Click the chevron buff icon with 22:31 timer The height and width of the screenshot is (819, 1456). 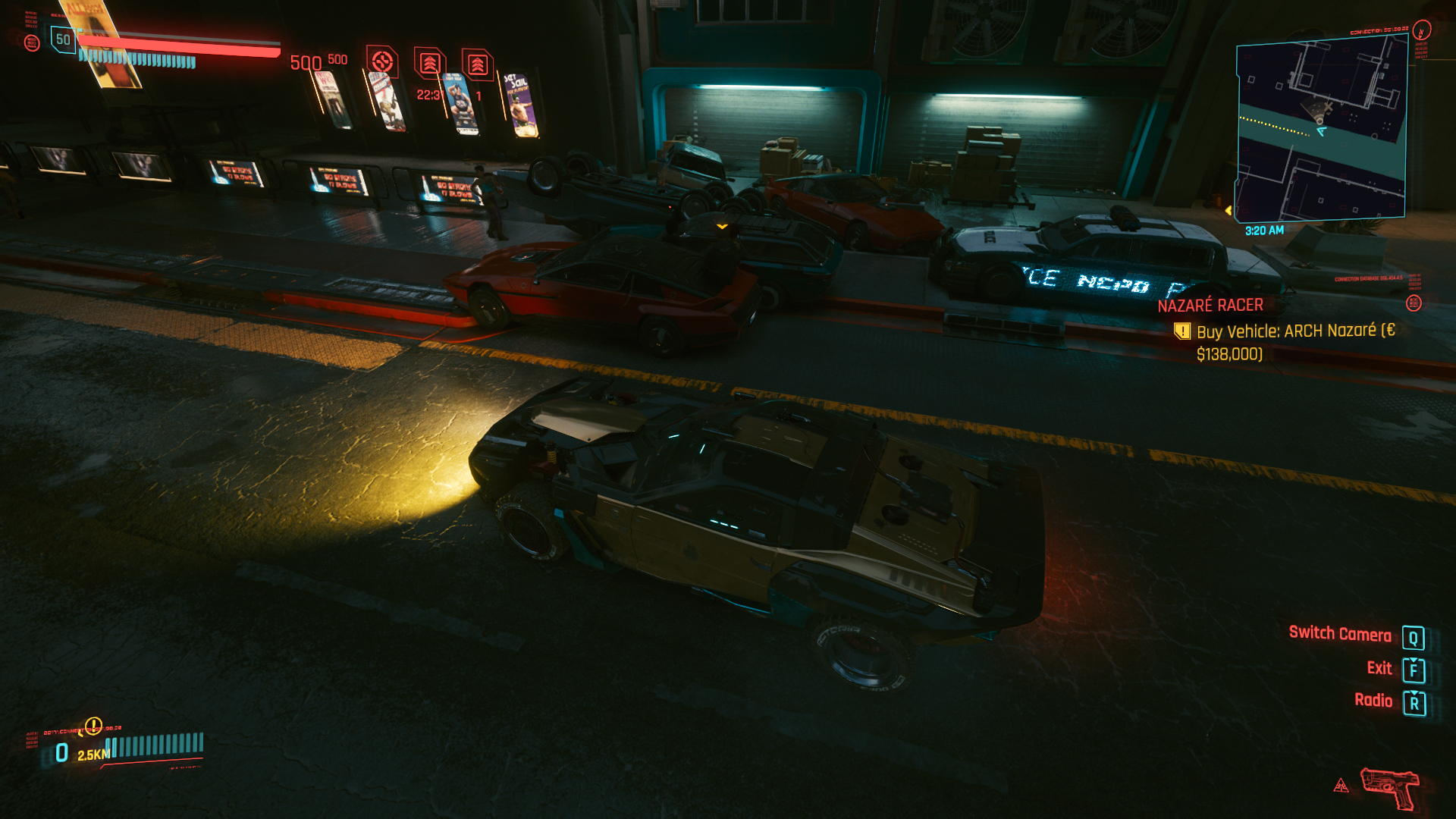[x=429, y=64]
